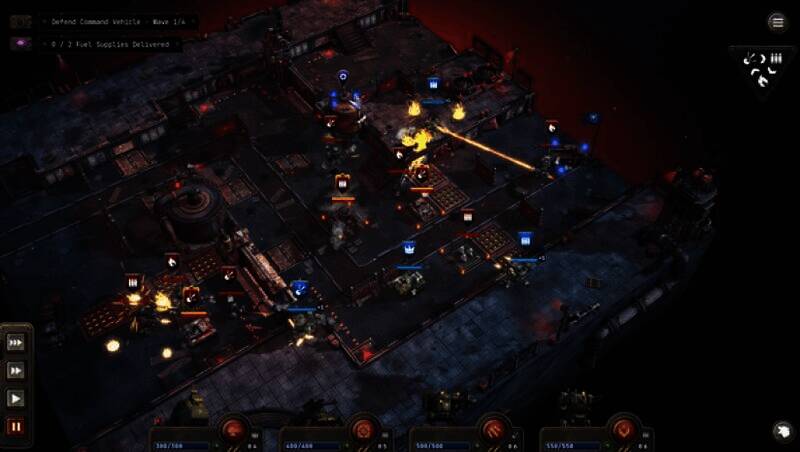Image resolution: width=800 pixels, height=452 pixels.
Task: Set game speed to double fast-forward
Action: (16, 371)
